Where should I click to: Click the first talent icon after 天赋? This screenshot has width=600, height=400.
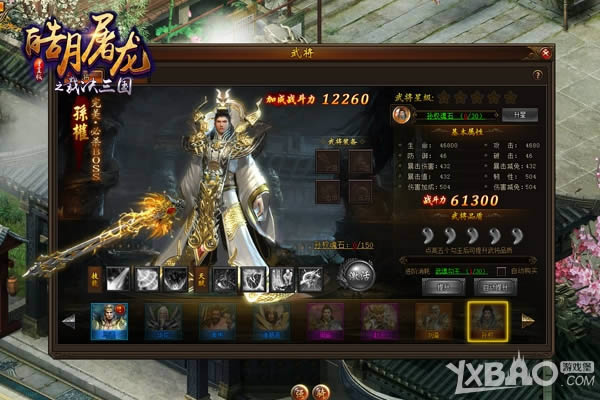226,279
